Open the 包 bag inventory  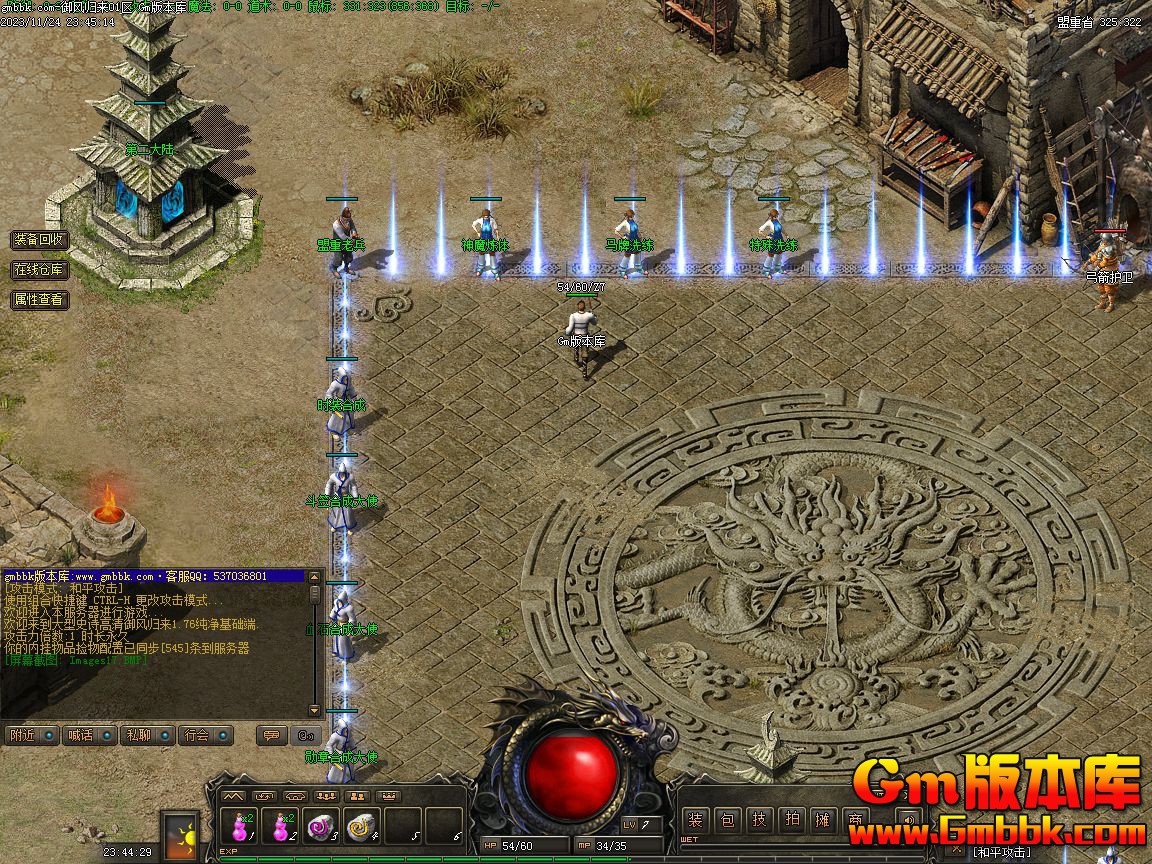729,821
